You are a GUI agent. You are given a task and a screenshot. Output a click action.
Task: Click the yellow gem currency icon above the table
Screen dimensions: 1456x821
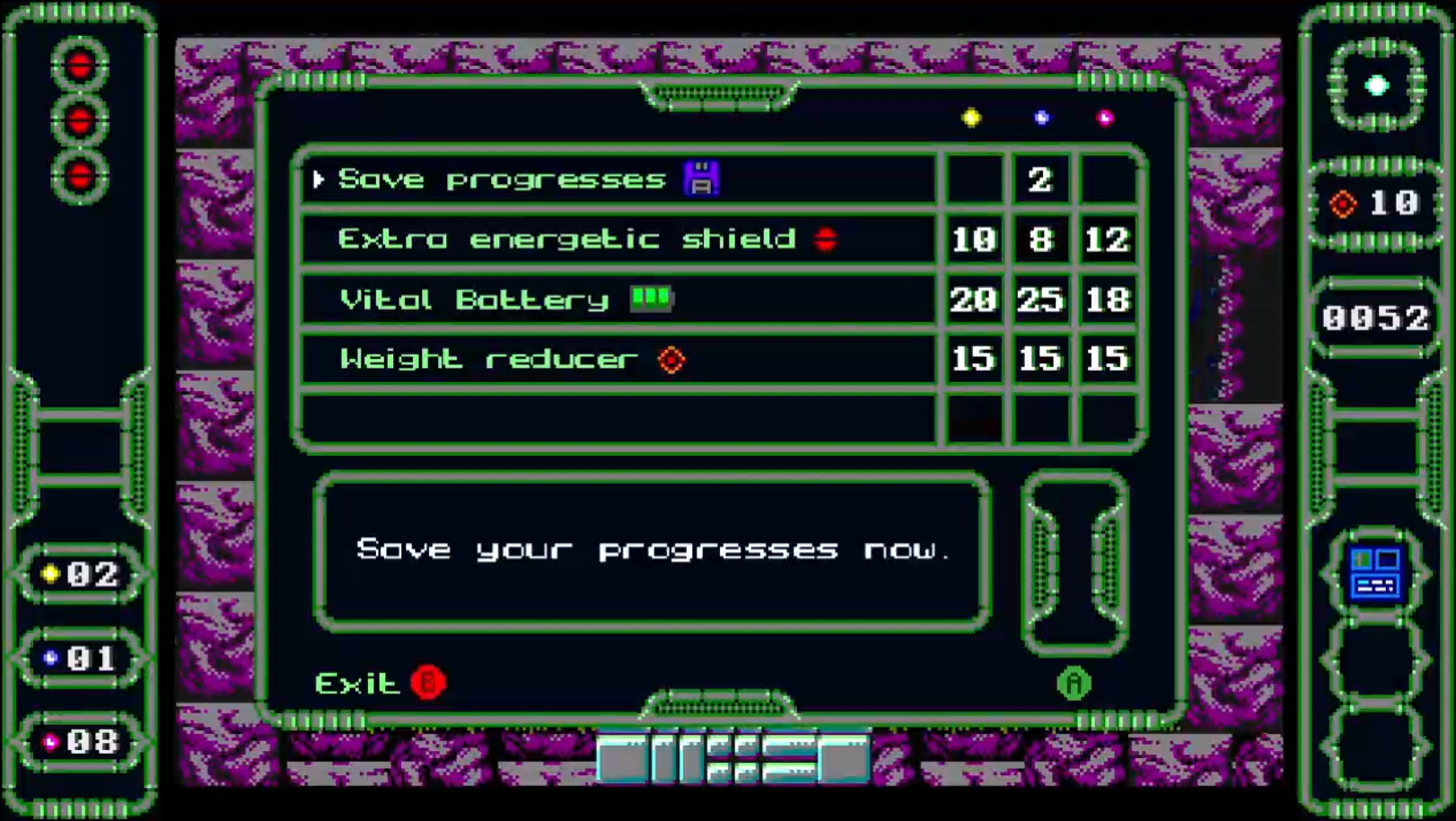pos(971,117)
